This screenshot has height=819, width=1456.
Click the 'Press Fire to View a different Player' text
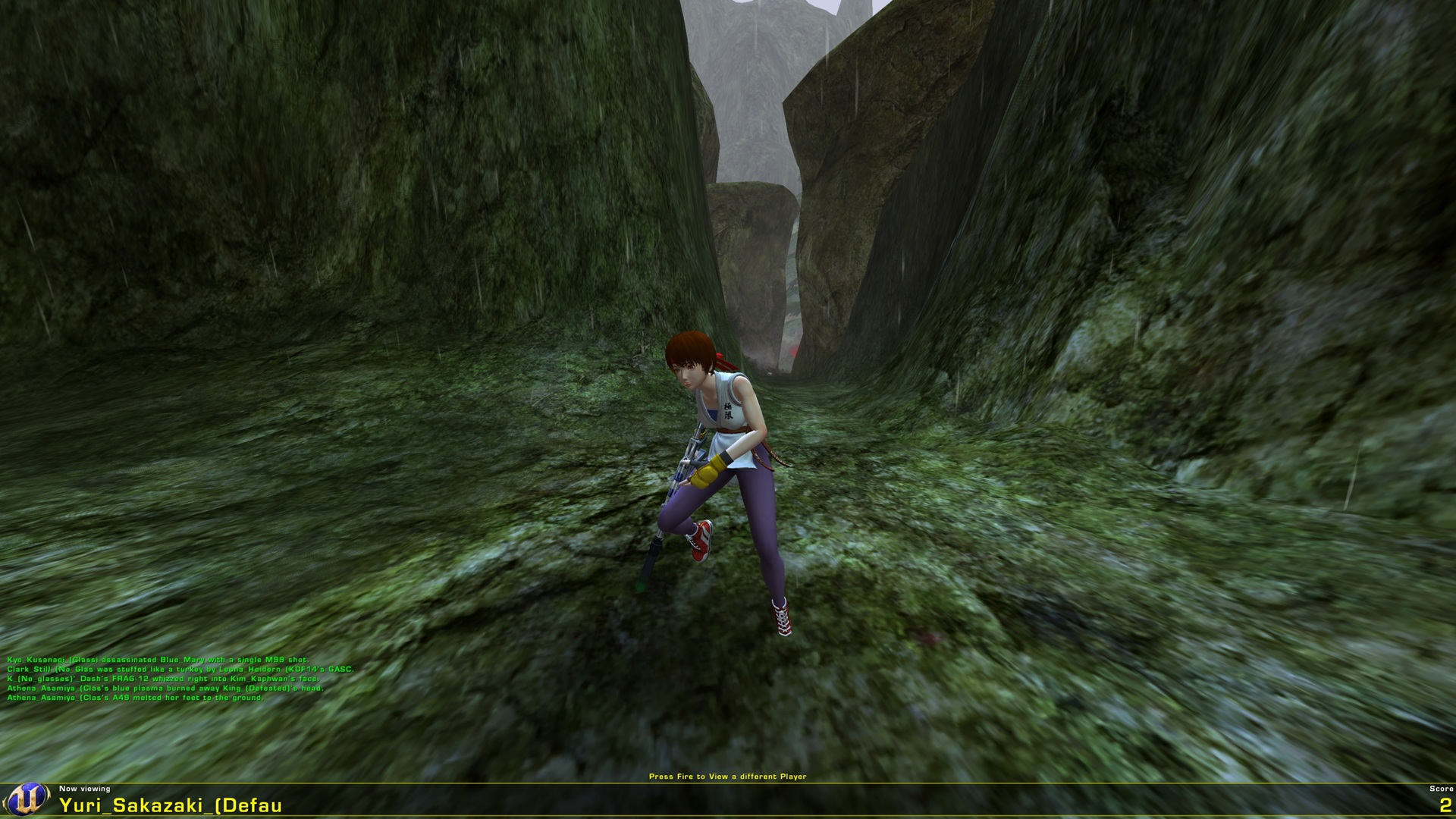click(x=728, y=776)
